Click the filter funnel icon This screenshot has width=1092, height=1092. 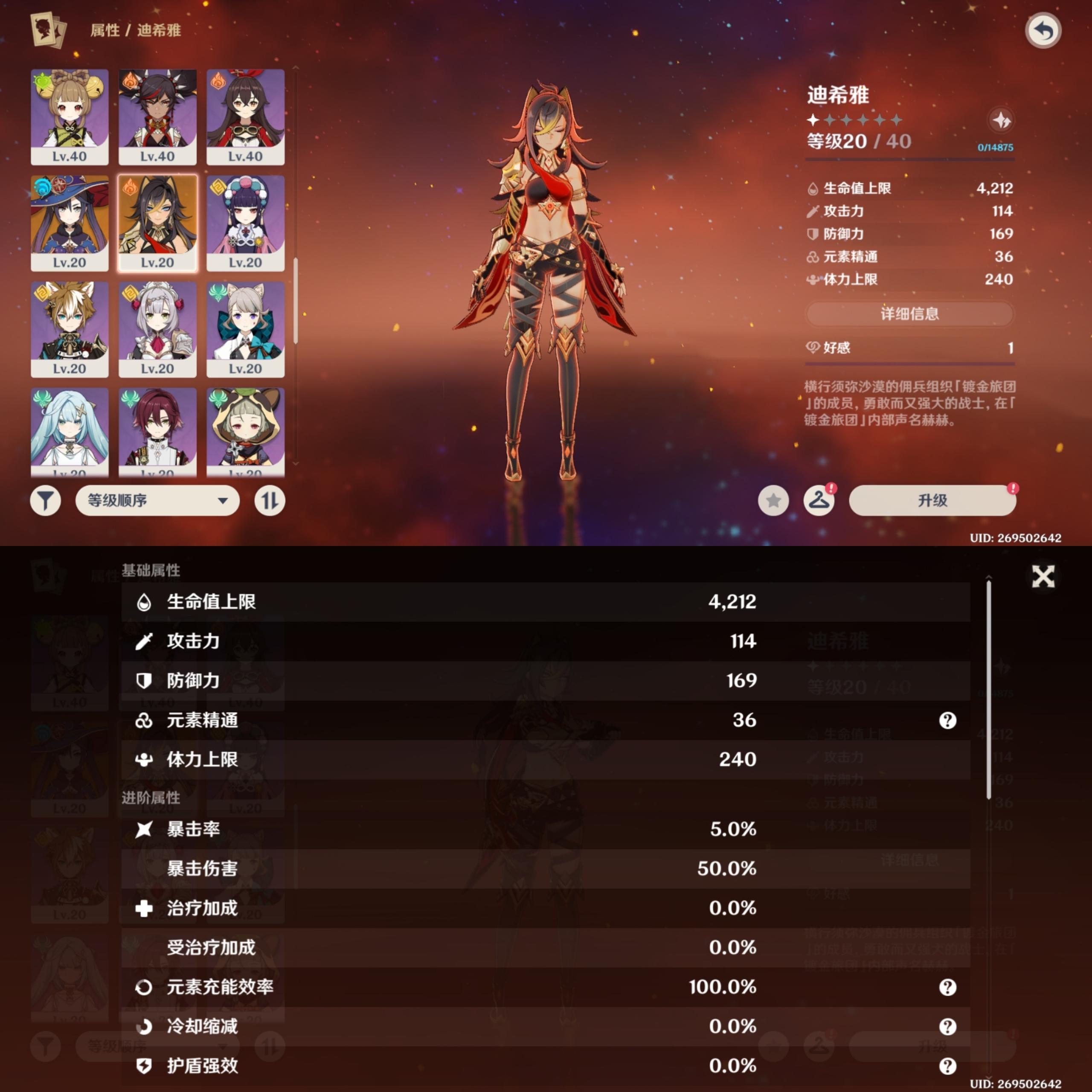[46, 500]
